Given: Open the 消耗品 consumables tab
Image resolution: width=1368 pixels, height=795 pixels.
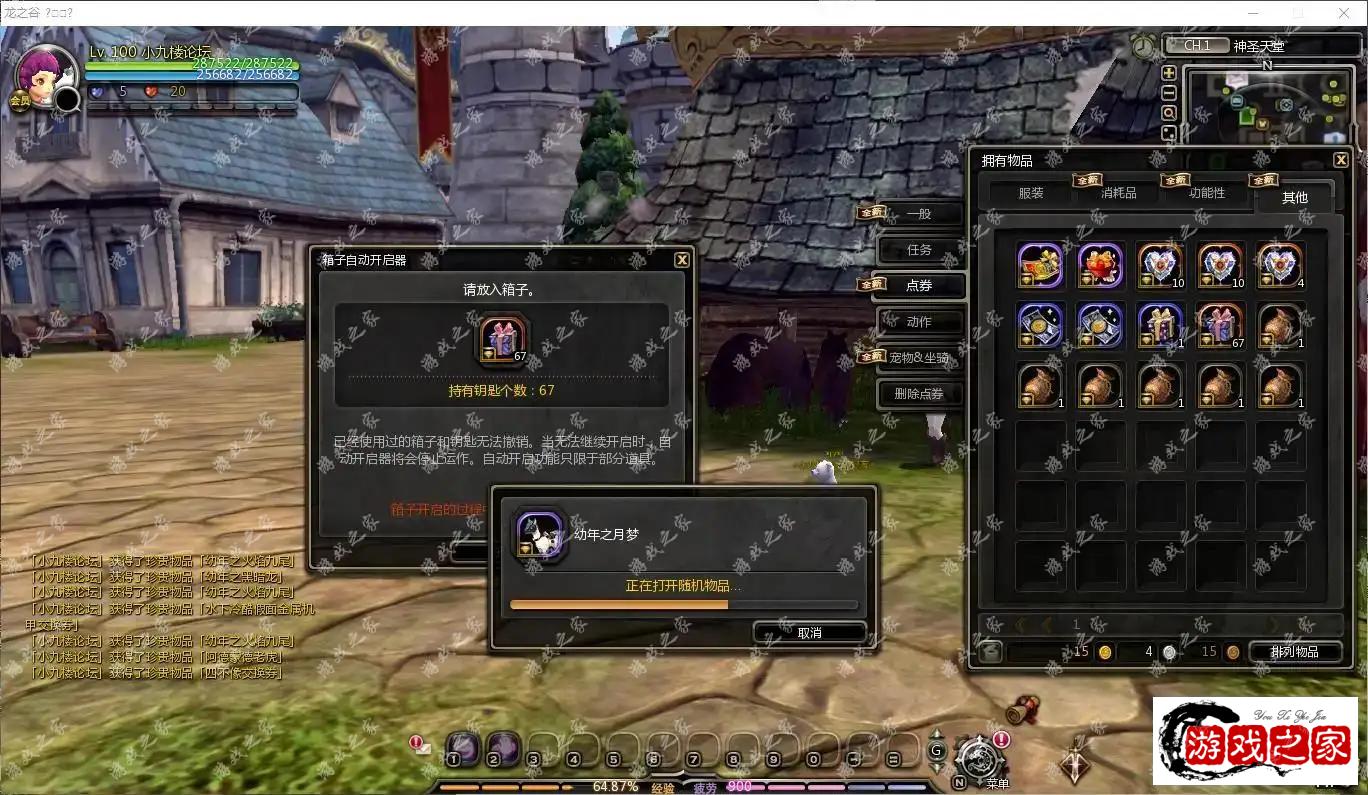Looking at the screenshot, I should [x=1118, y=193].
